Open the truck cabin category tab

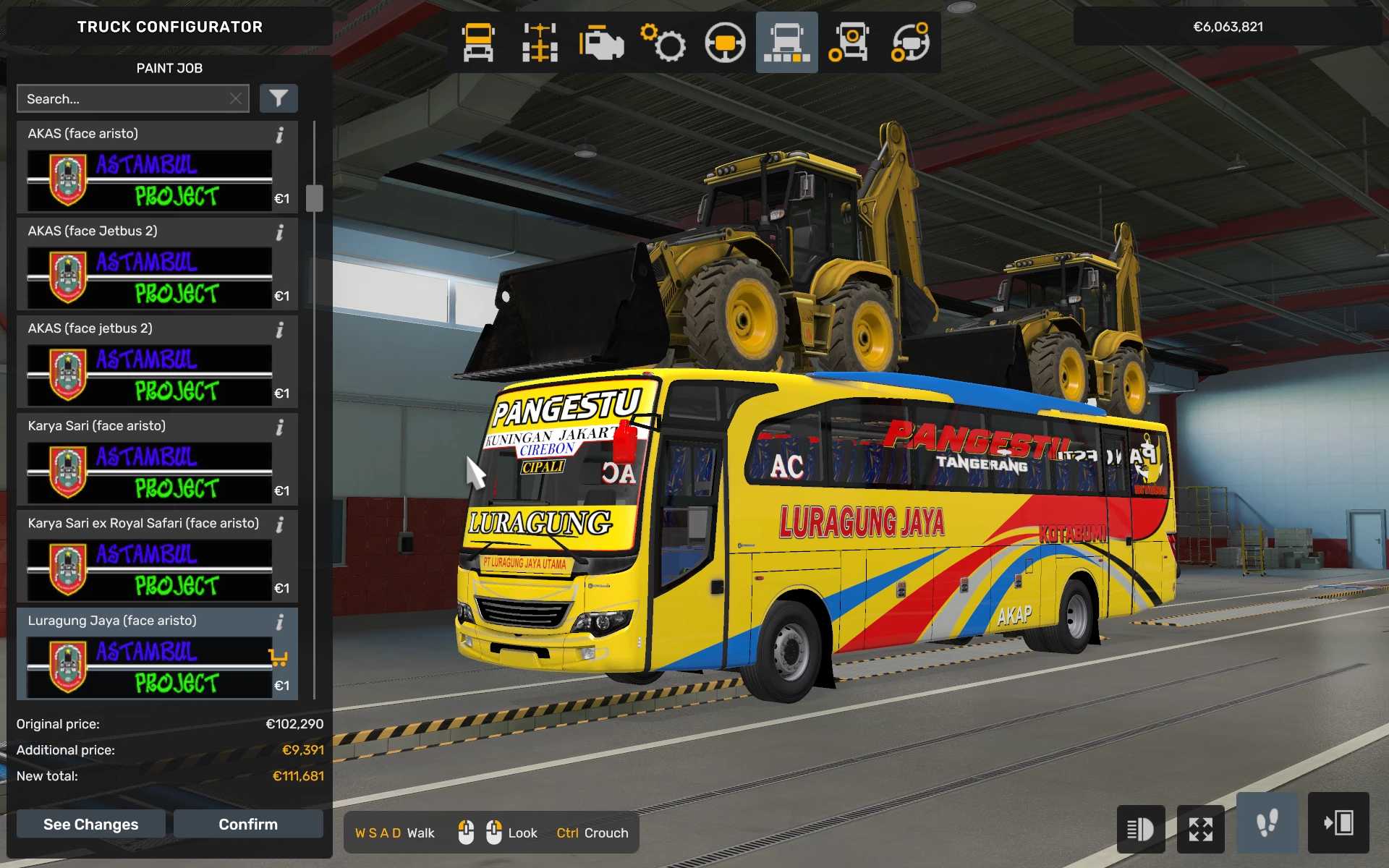[478, 43]
